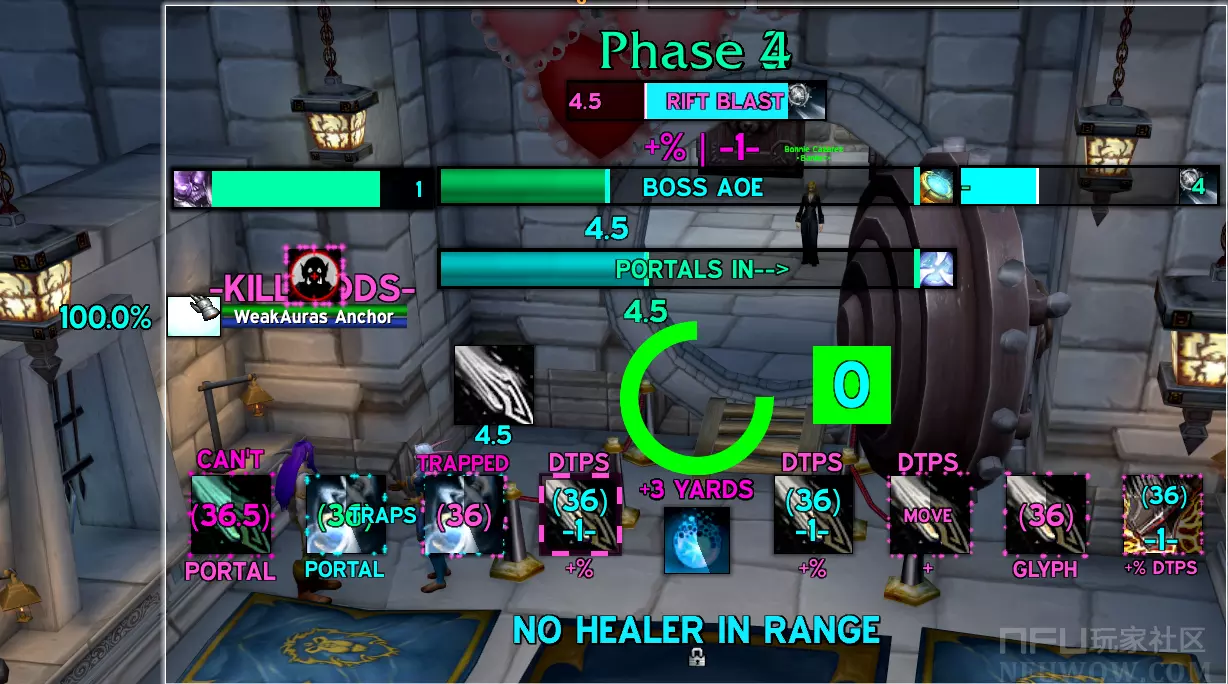
Task: Select the Can't Portal icon showing 36.5
Action: [x=231, y=515]
